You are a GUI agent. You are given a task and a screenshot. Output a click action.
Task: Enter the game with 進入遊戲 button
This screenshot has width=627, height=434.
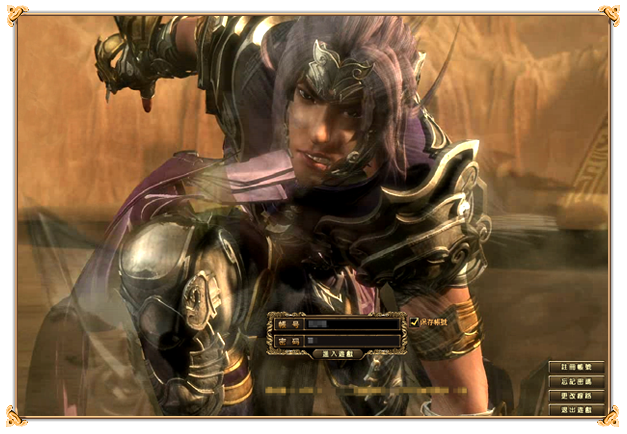click(x=338, y=354)
